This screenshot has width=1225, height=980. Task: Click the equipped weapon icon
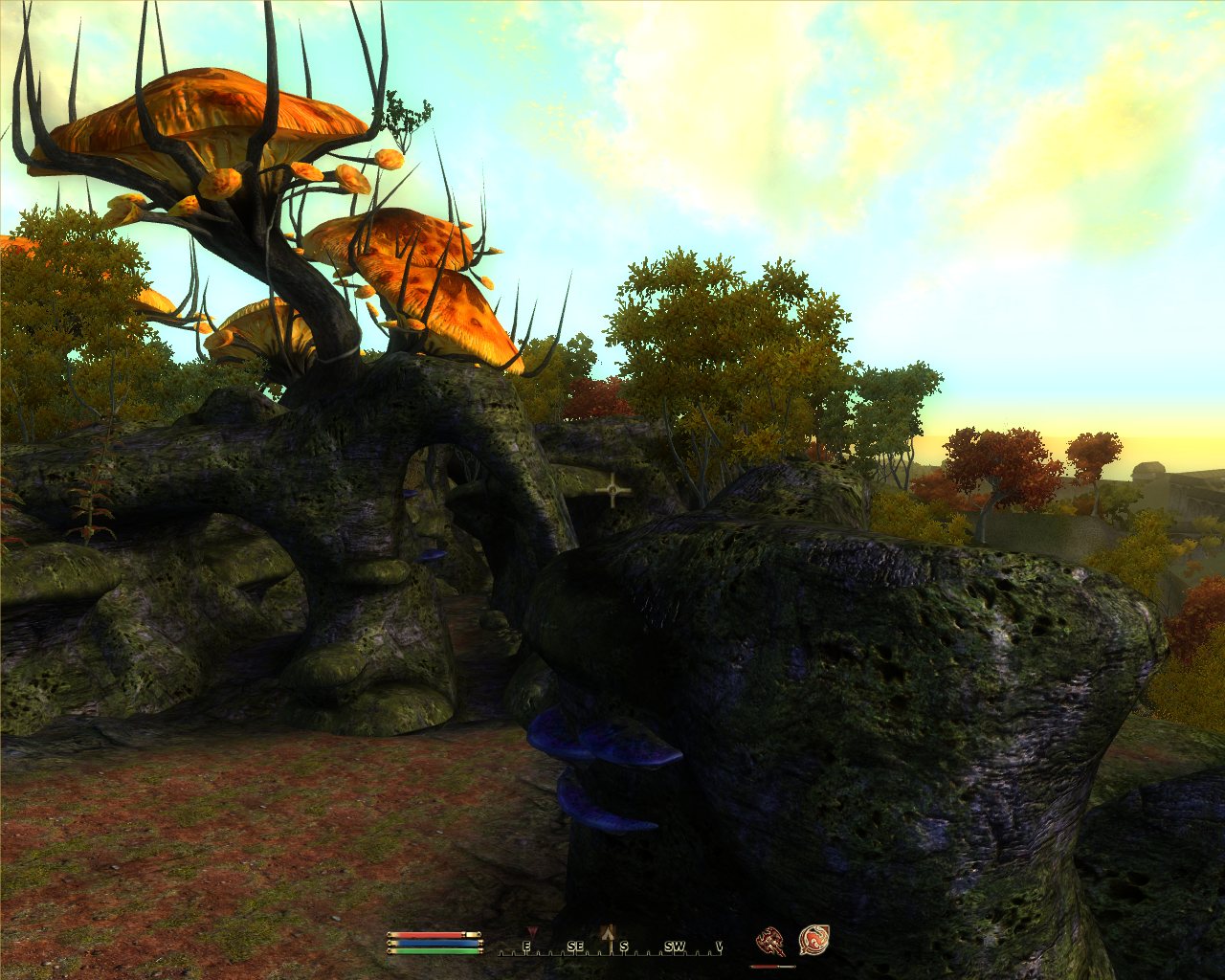click(x=770, y=942)
